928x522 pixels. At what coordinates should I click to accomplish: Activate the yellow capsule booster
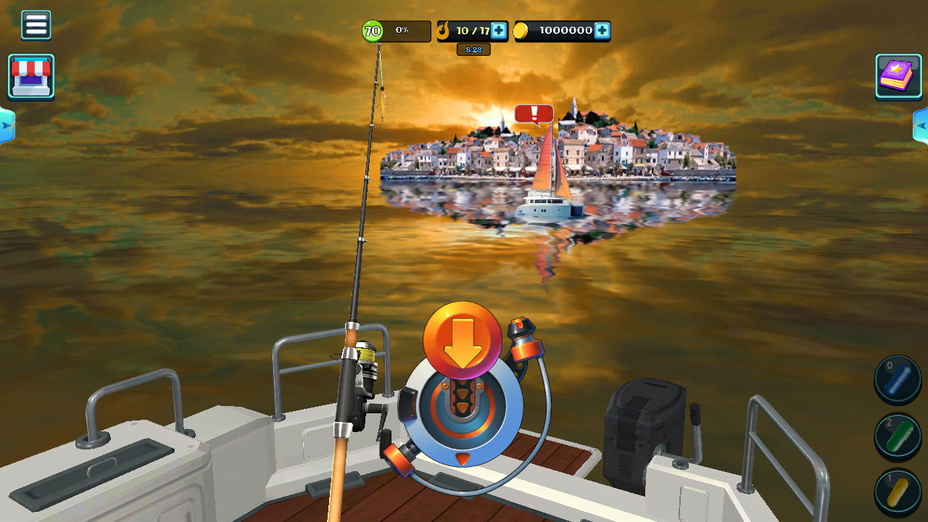click(898, 493)
